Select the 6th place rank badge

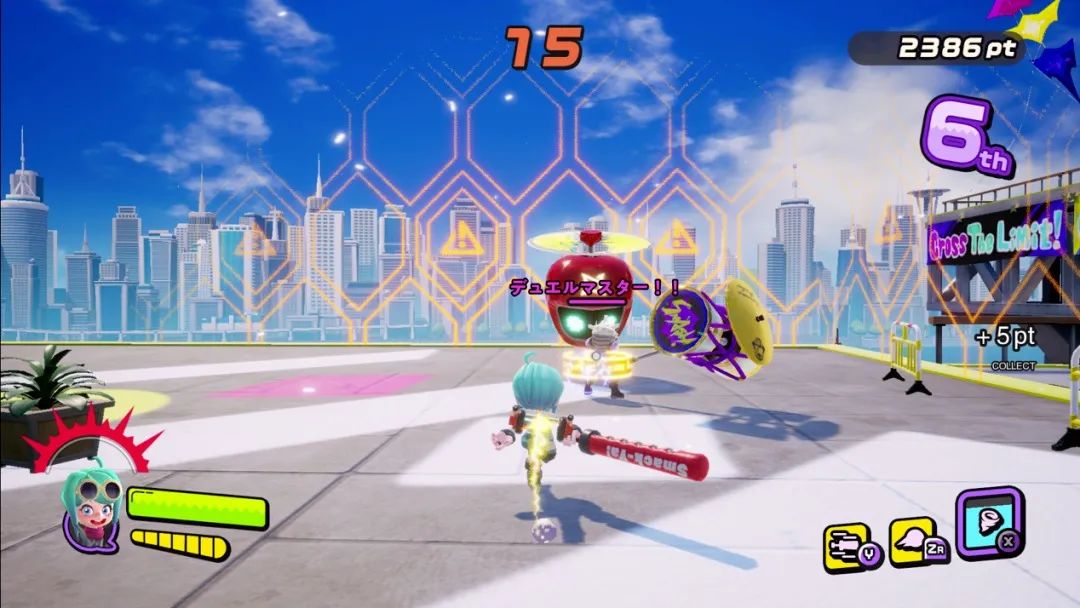[965, 136]
